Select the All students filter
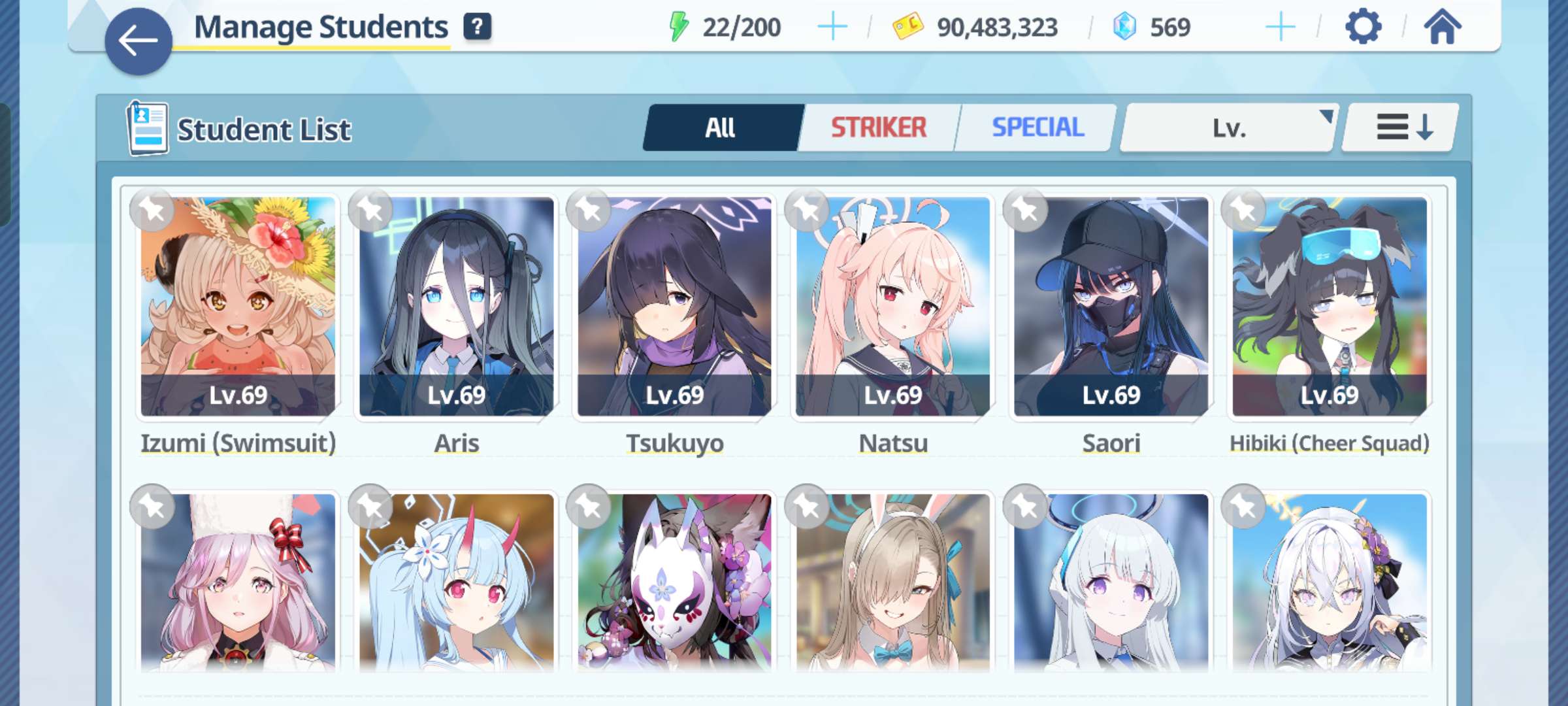Image resolution: width=1568 pixels, height=706 pixels. (x=722, y=128)
